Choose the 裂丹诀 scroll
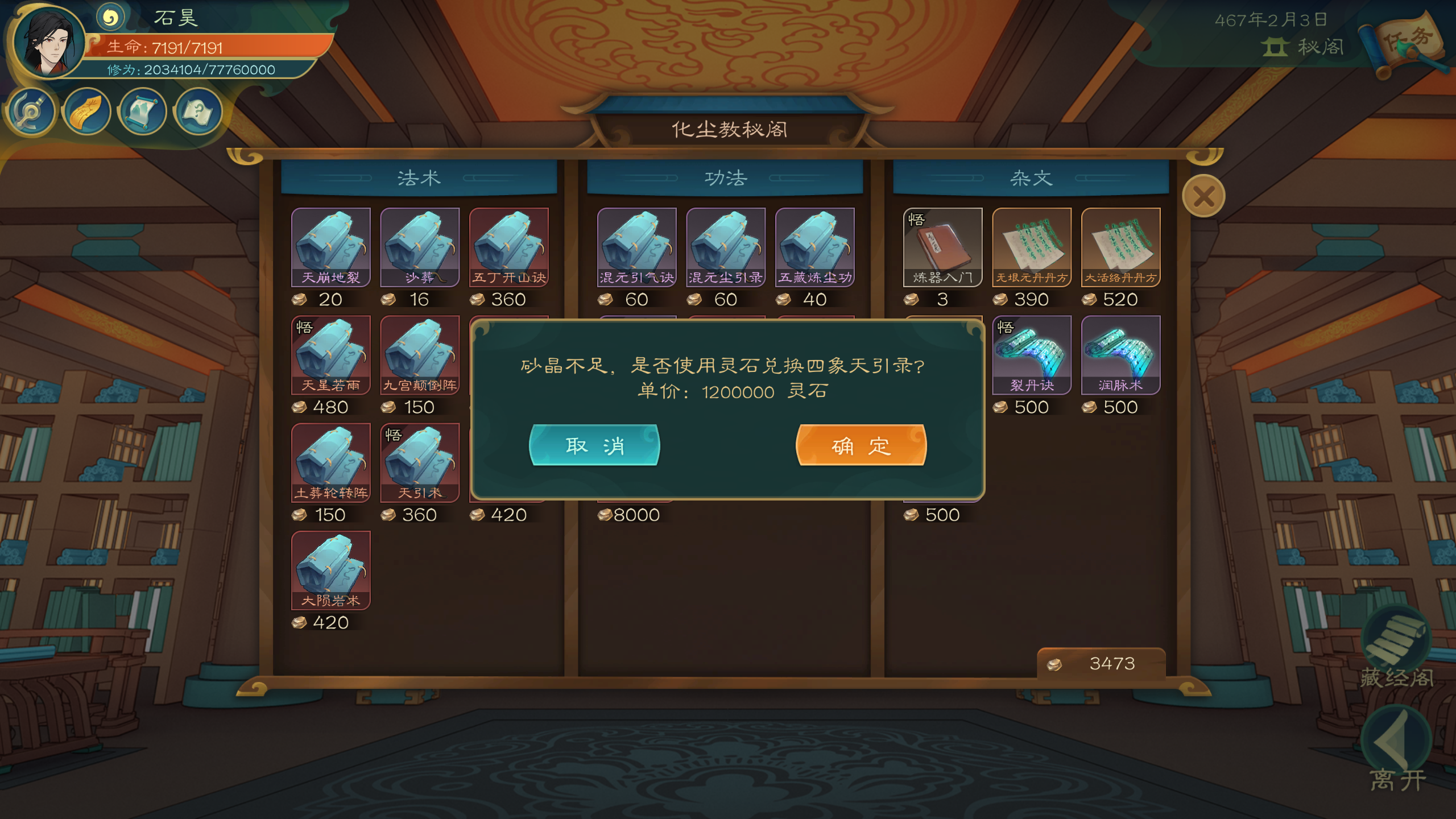This screenshot has height=819, width=1456. (x=1032, y=355)
